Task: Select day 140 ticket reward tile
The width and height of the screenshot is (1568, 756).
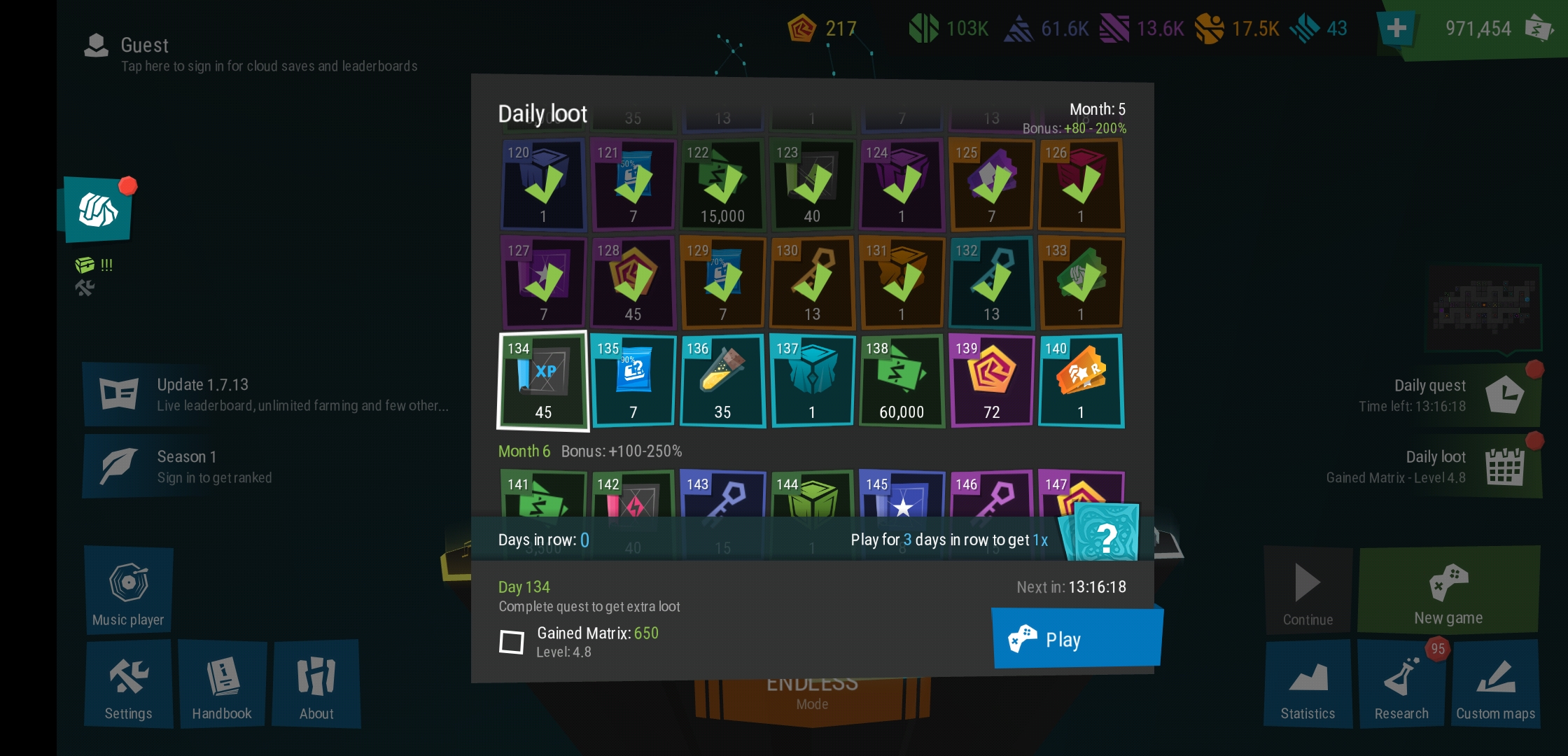Action: [1081, 380]
